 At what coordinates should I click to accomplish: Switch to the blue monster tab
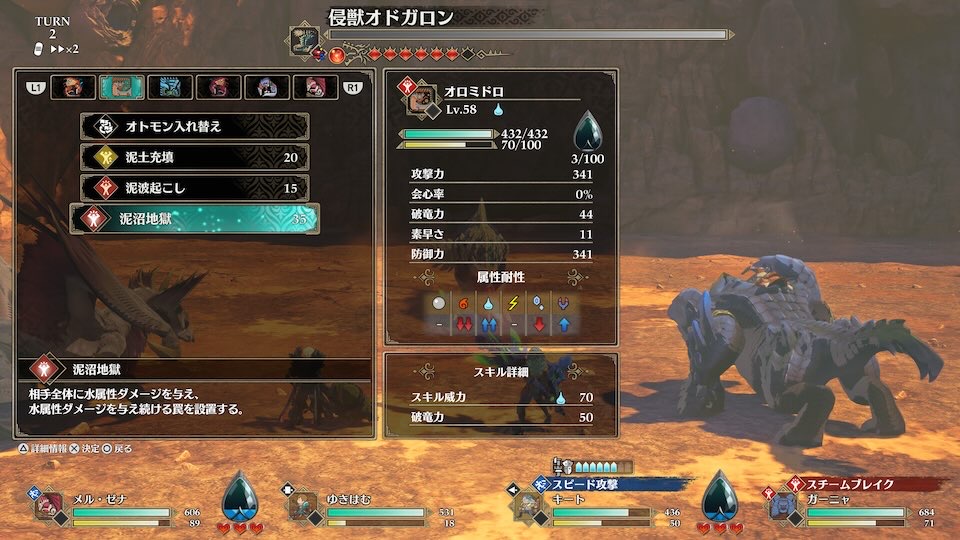coord(170,88)
